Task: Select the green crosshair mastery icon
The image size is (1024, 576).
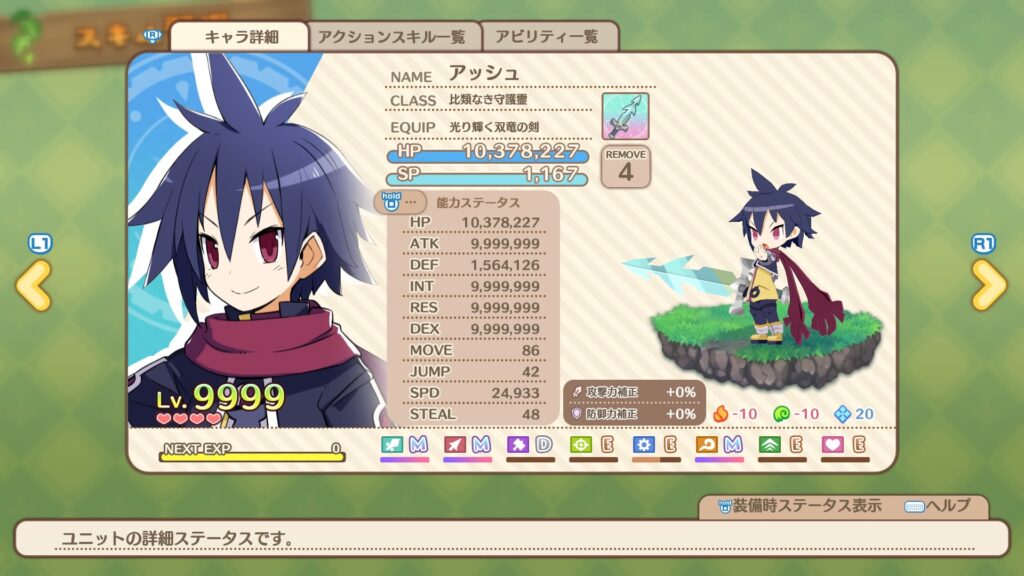Action: tap(581, 444)
